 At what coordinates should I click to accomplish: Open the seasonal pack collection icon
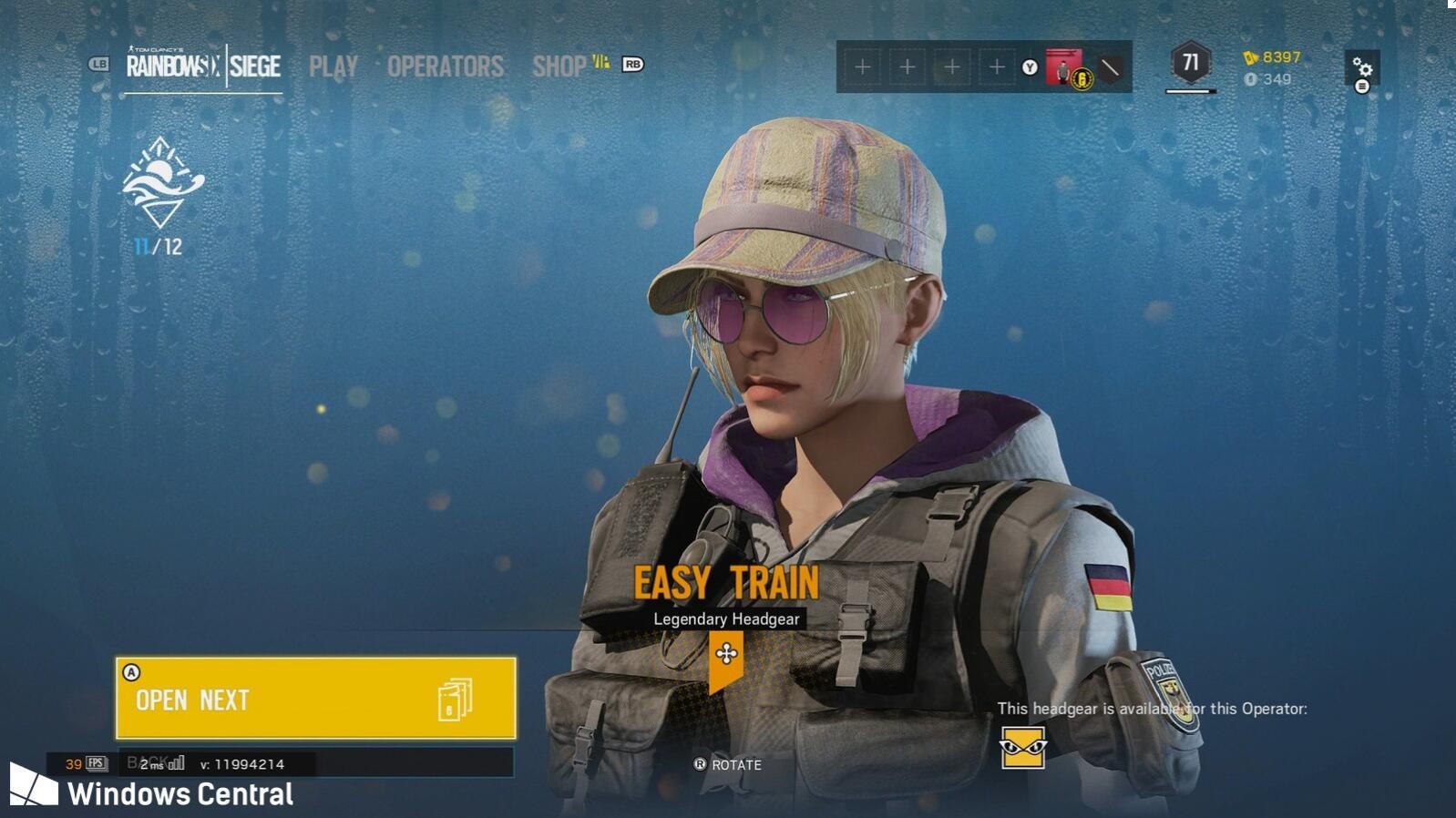tap(163, 182)
